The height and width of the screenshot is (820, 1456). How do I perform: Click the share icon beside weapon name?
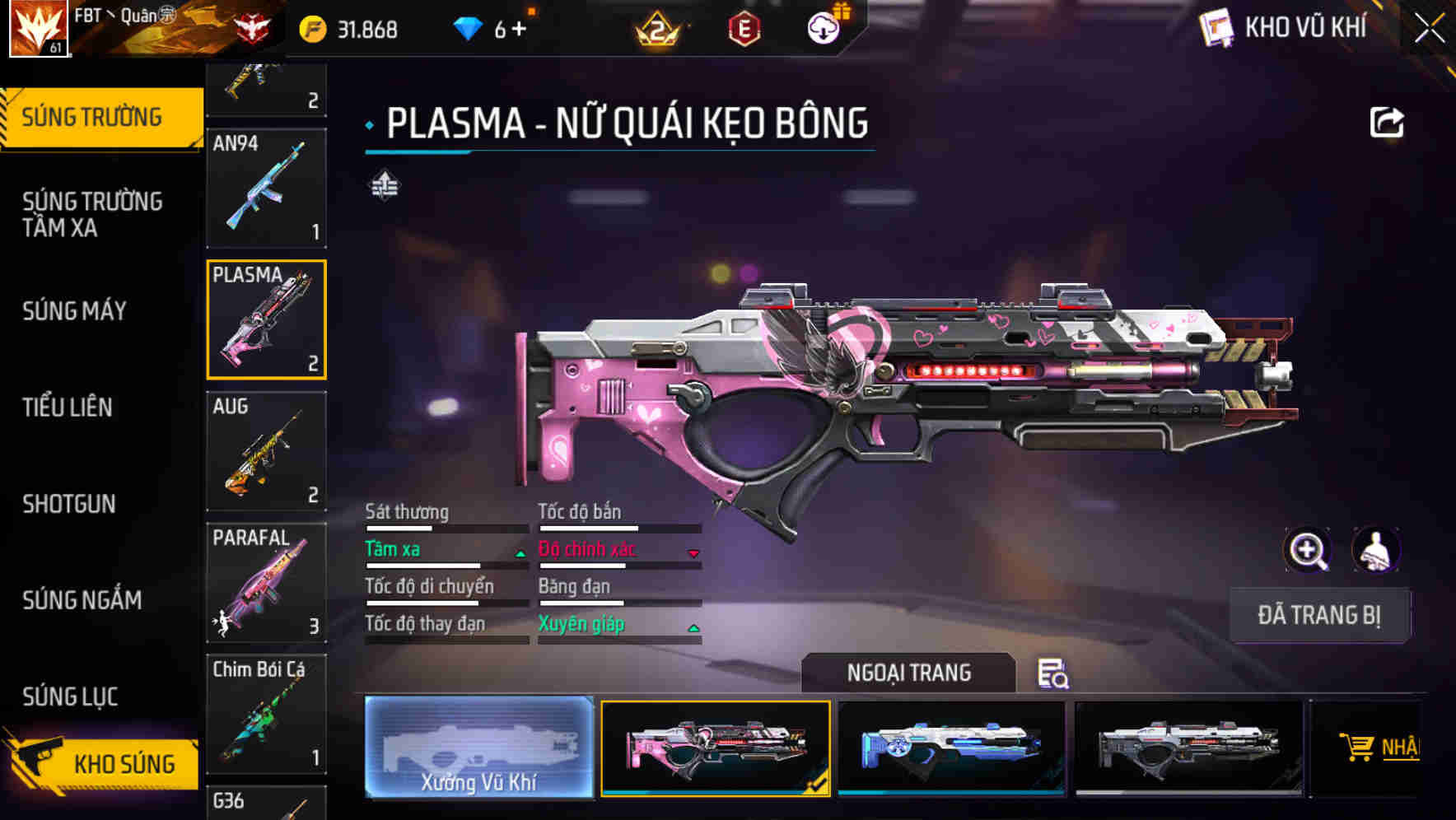click(x=1386, y=123)
